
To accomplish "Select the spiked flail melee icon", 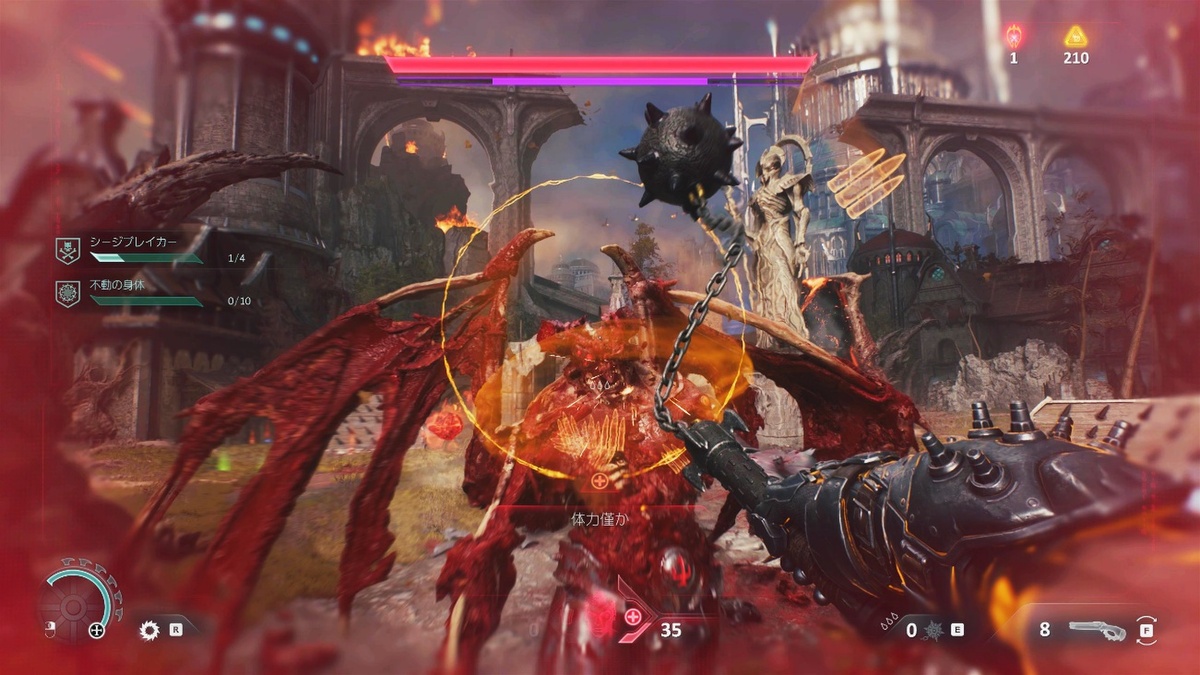I will pyautogui.click(x=934, y=630).
